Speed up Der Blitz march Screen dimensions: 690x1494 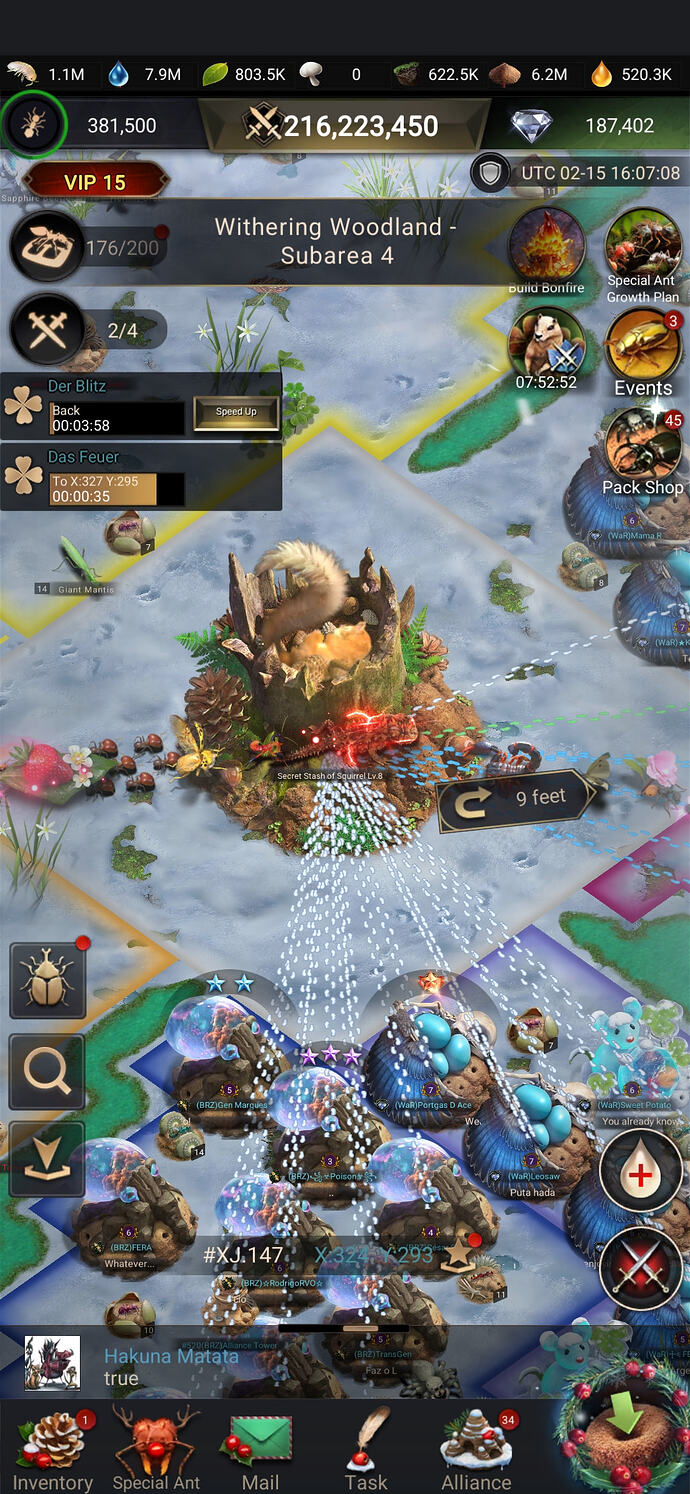click(236, 412)
